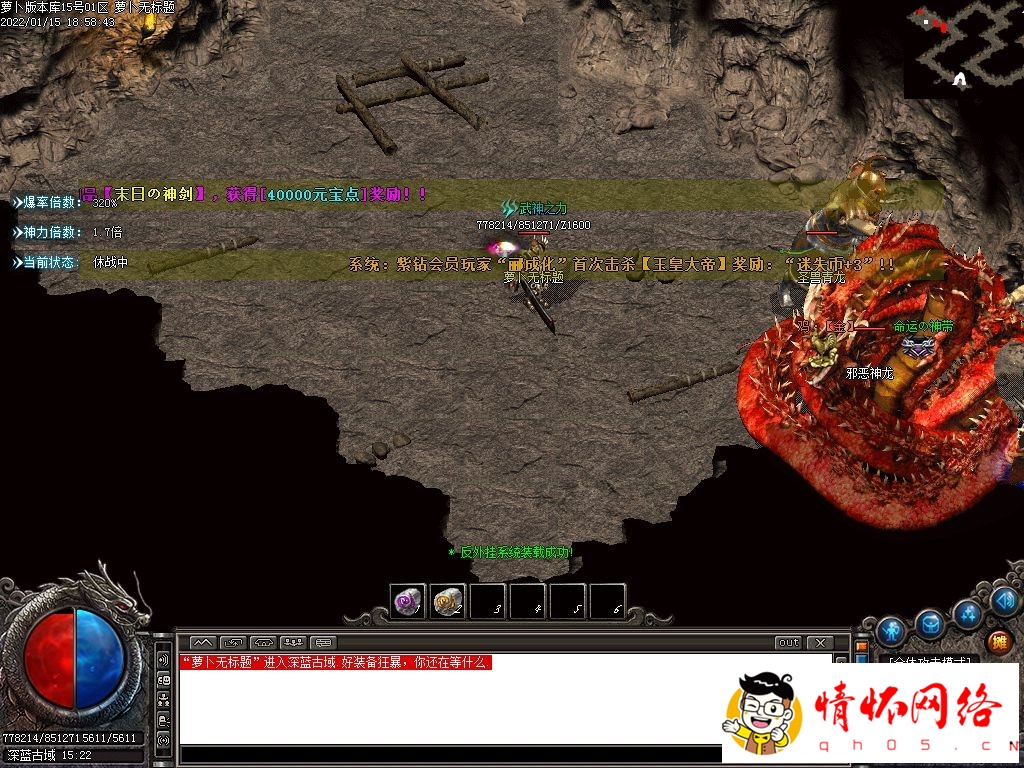
Task: Open the orange 摊 stall button
Action: click(x=999, y=642)
